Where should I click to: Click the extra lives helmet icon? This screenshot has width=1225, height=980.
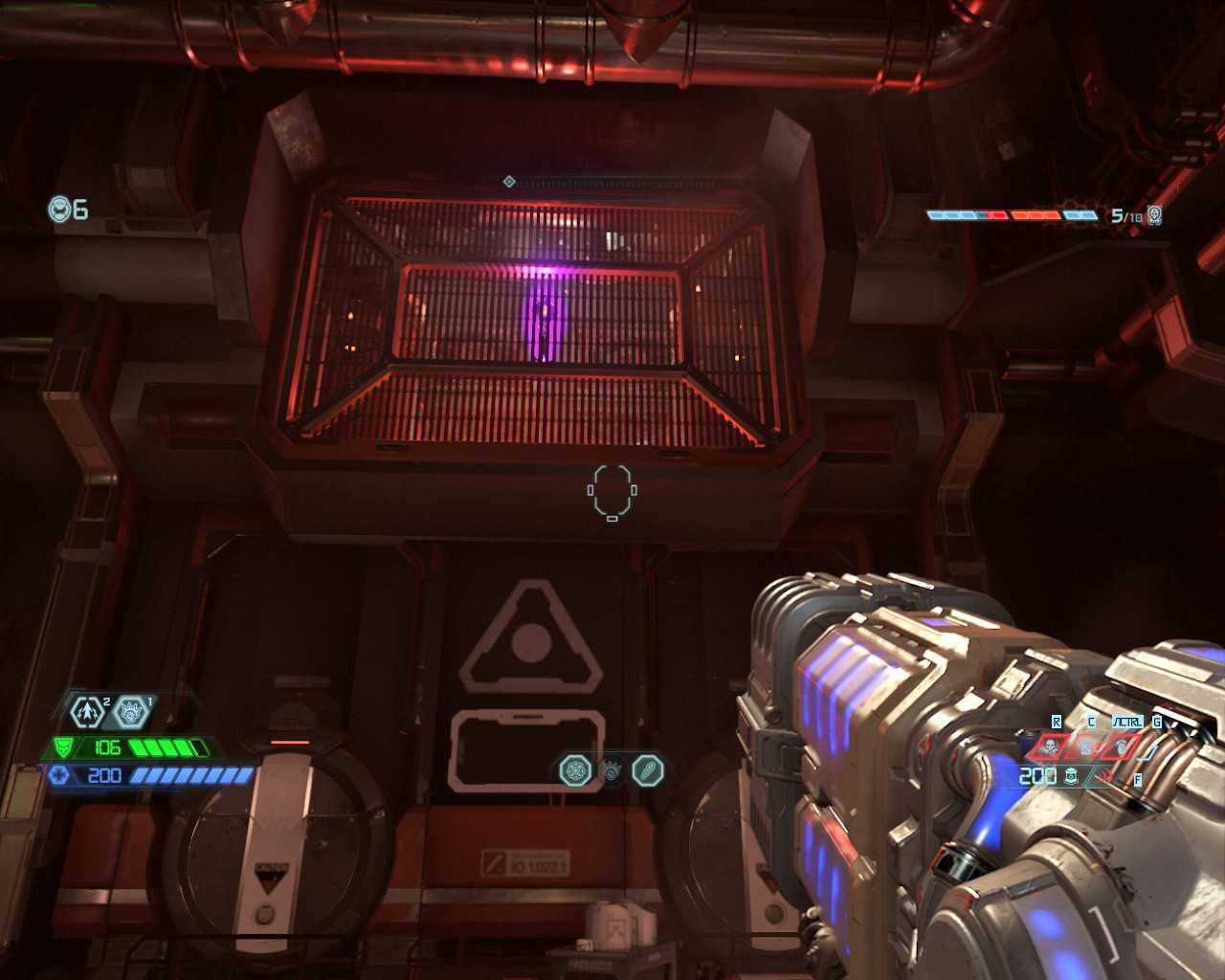[x=59, y=209]
